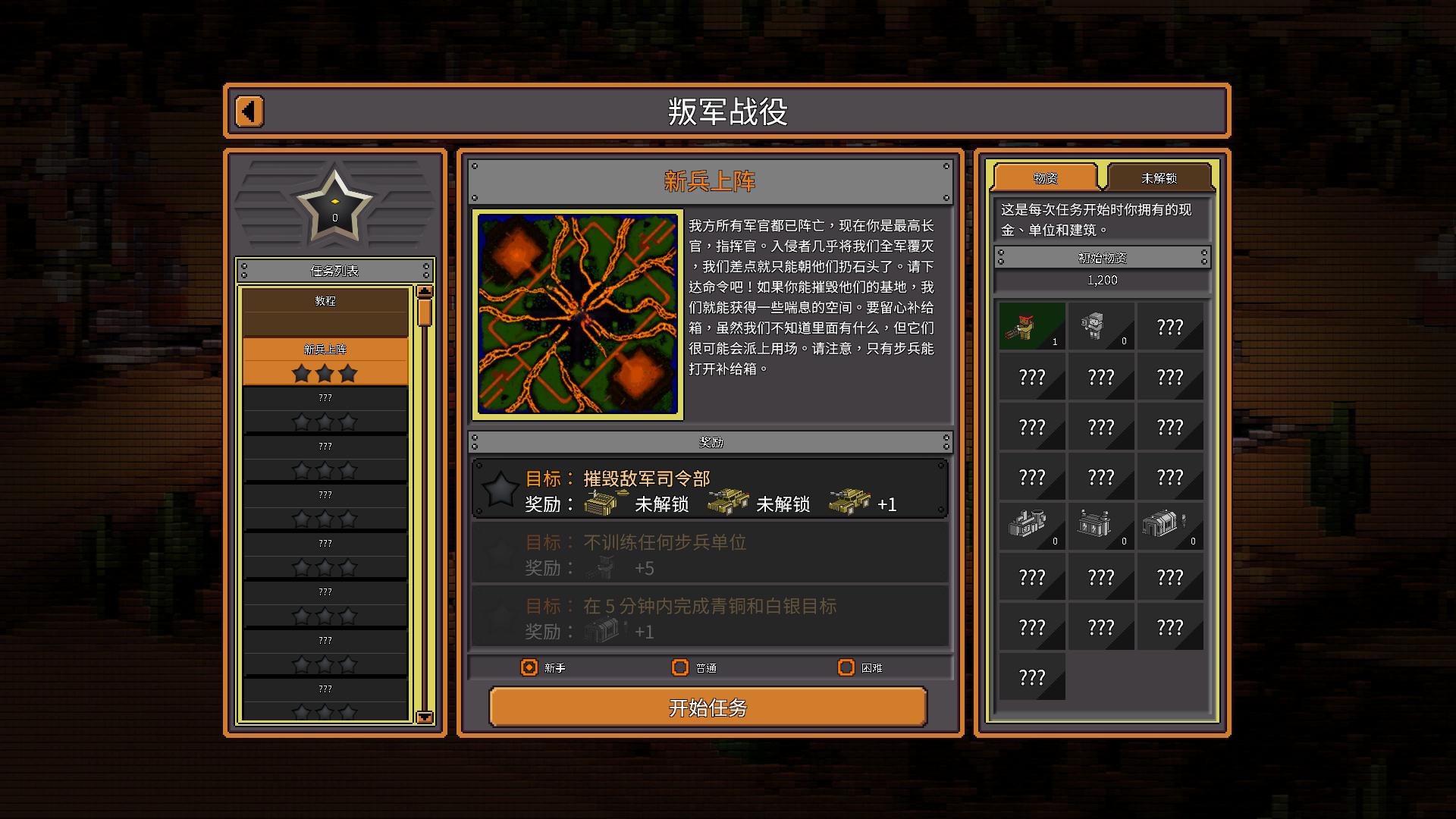The image size is (1456, 819).
Task: Select the engineer robot unit icon
Action: (x=1101, y=326)
